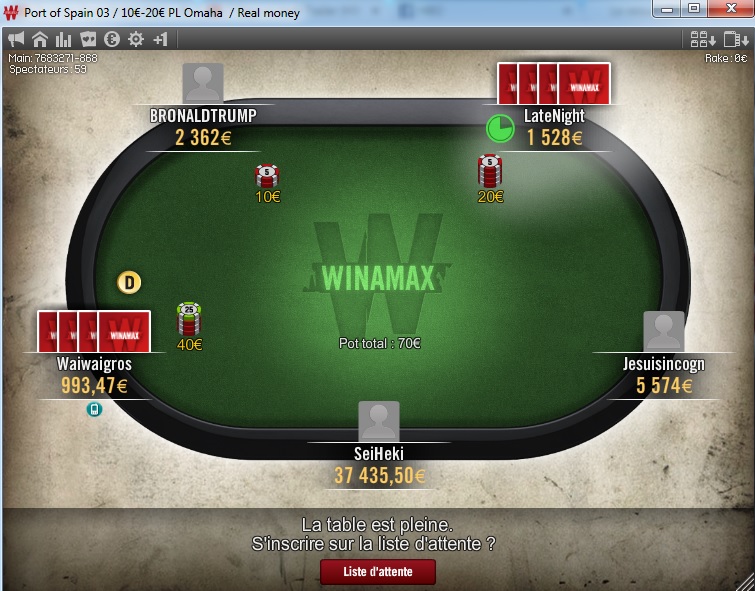Select player BRONALDTRUMP's avatar
Screen dimensions: 755x591
tap(203, 83)
